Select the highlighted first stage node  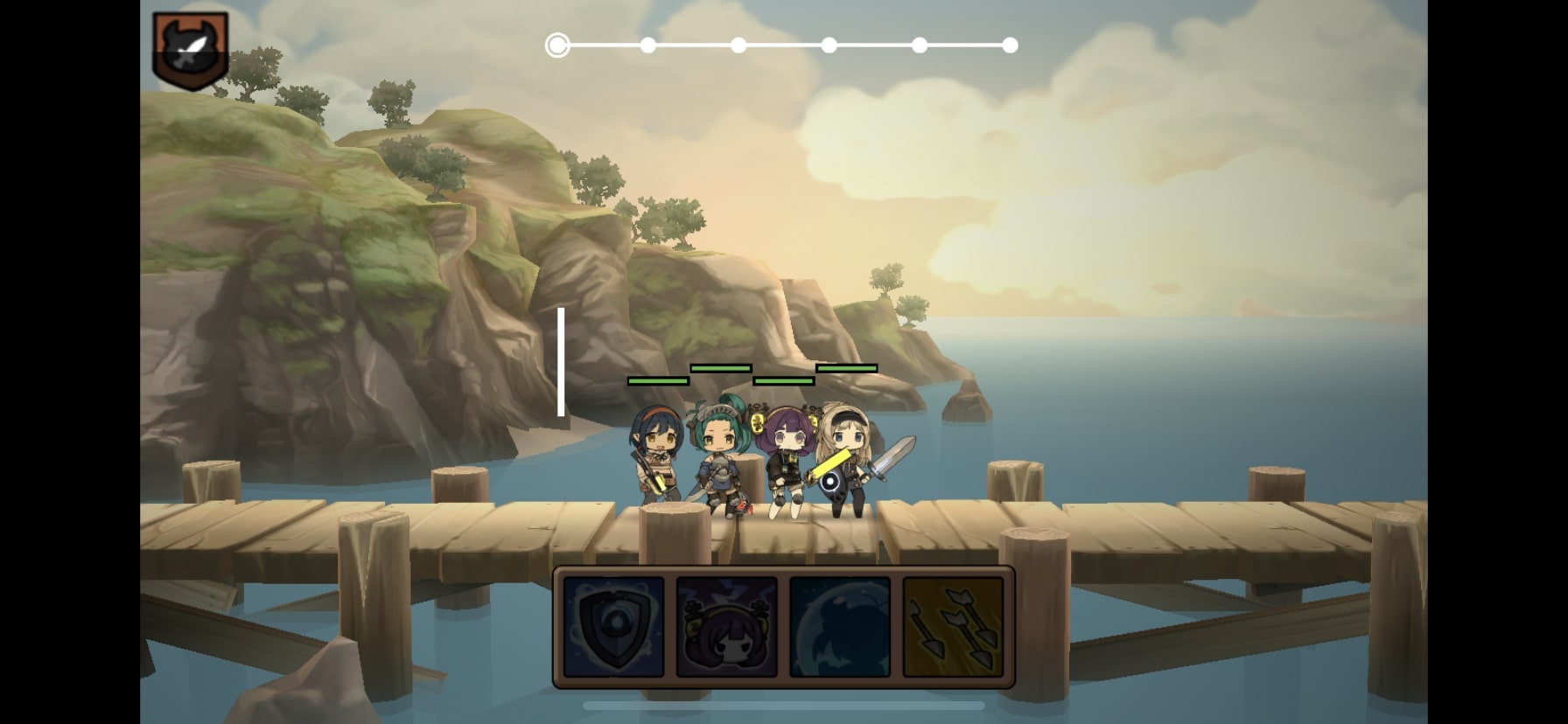pyautogui.click(x=557, y=45)
